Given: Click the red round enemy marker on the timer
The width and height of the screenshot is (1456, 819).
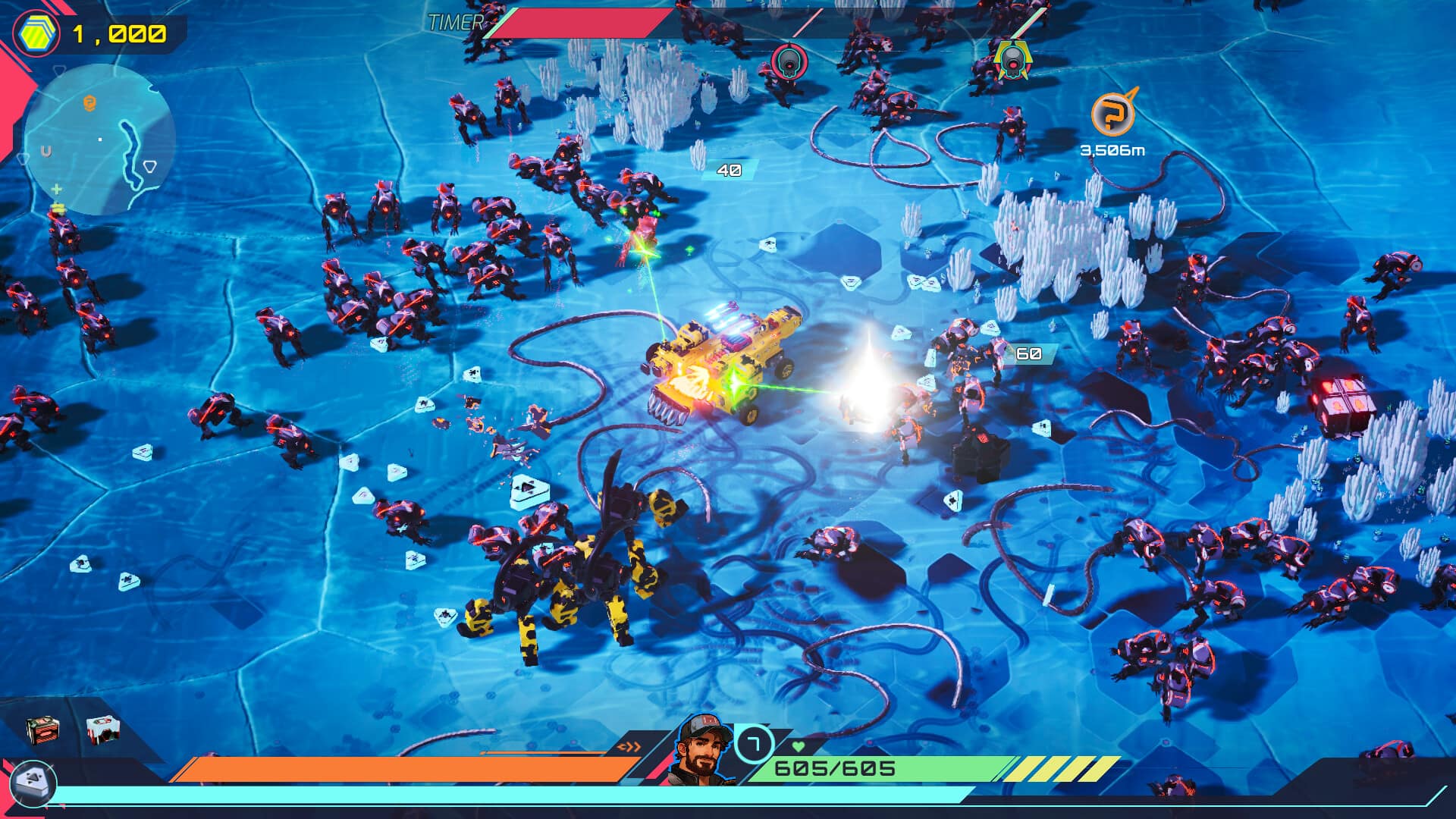Looking at the screenshot, I should [789, 61].
